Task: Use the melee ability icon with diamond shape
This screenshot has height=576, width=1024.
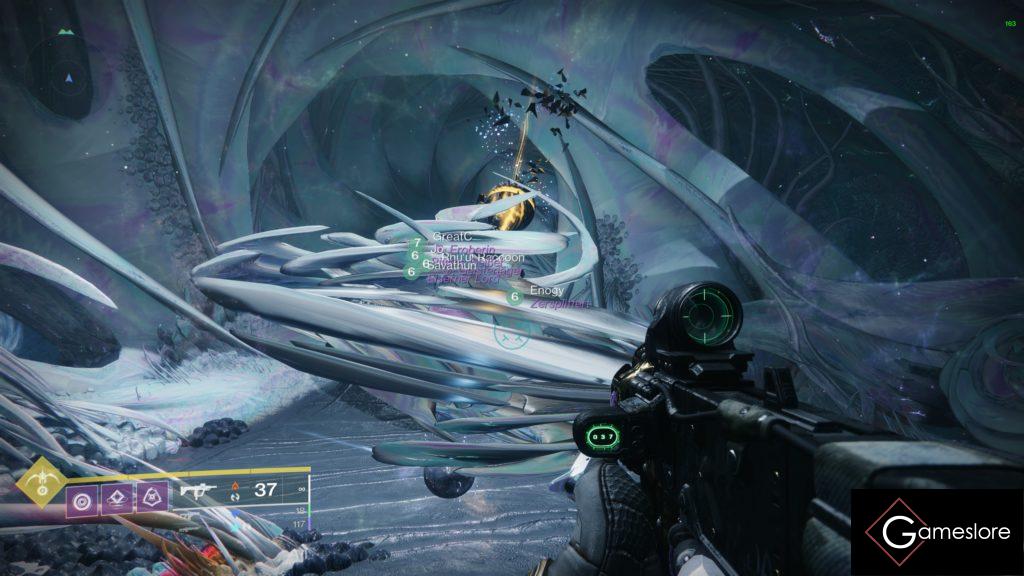Action: point(116,497)
